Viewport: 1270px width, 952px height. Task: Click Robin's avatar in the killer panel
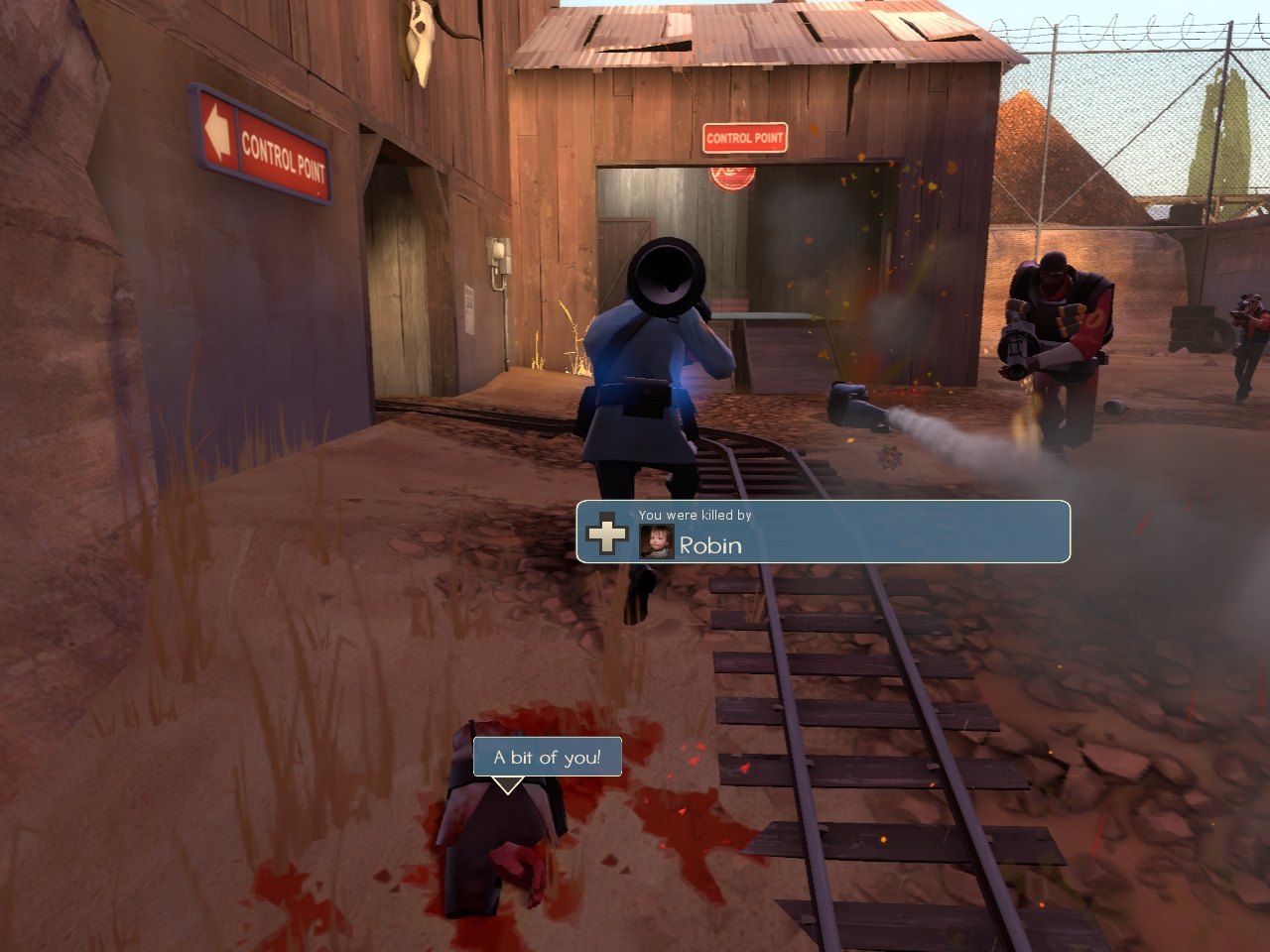(657, 540)
